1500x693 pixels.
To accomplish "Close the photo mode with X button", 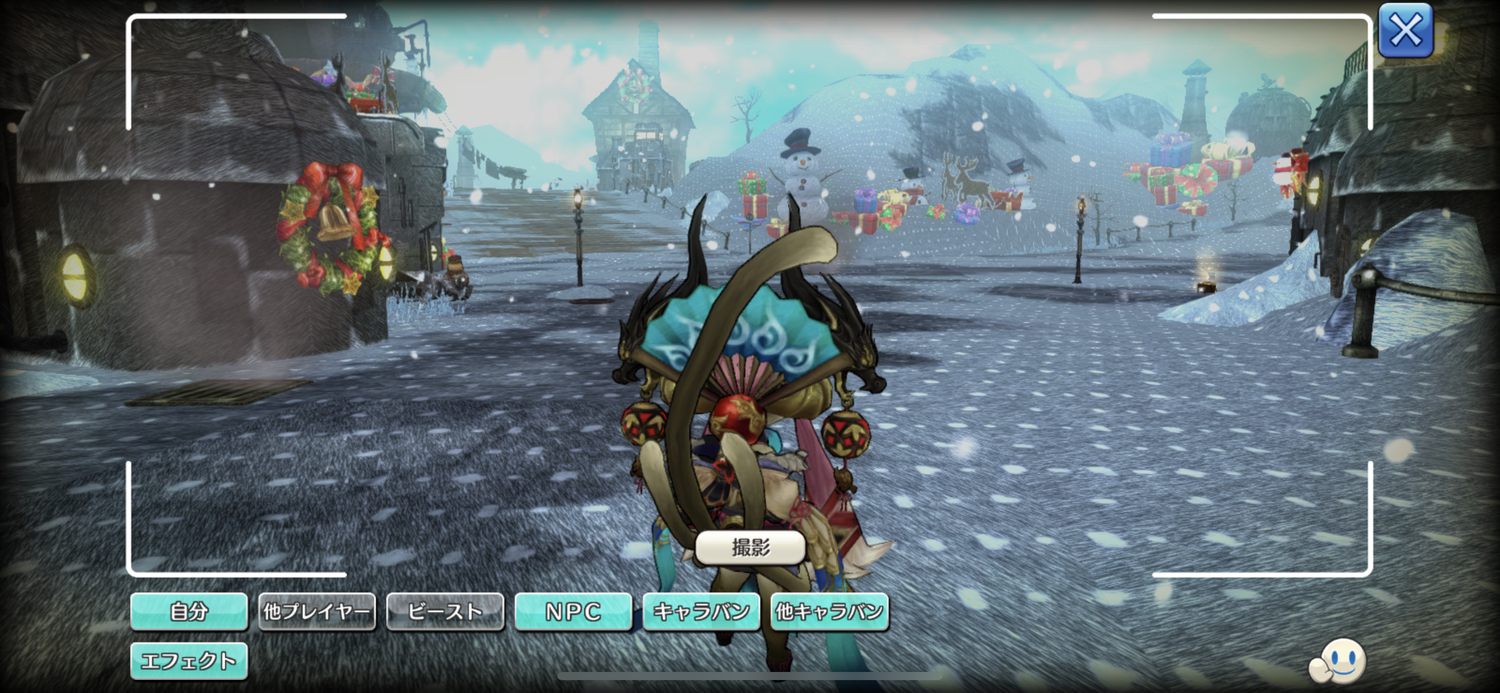I will point(1405,31).
